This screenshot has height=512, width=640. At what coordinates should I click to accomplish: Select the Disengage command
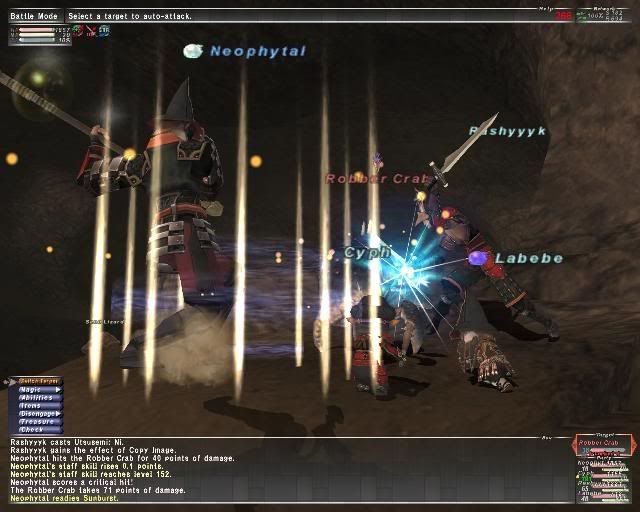tap(36, 411)
